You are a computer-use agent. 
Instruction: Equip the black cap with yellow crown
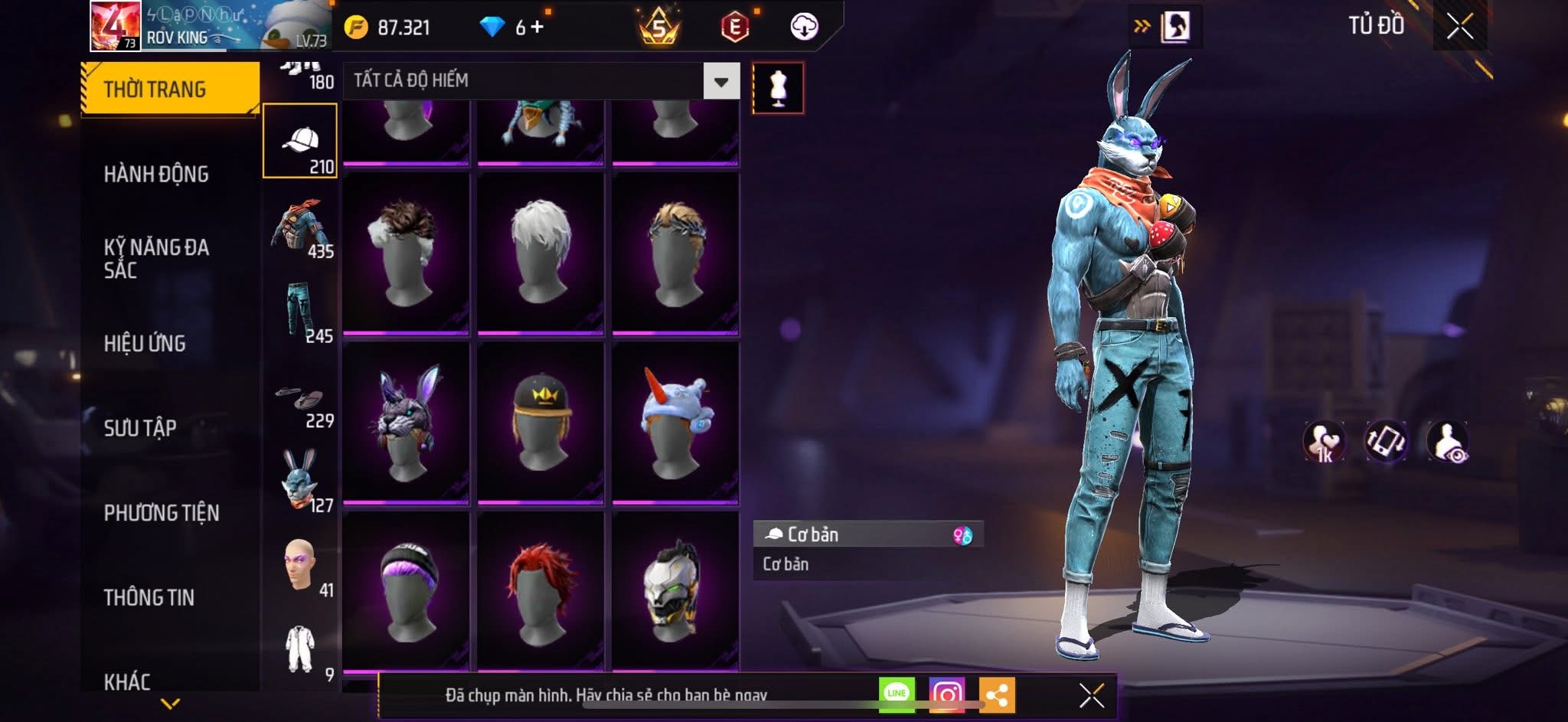(x=541, y=421)
